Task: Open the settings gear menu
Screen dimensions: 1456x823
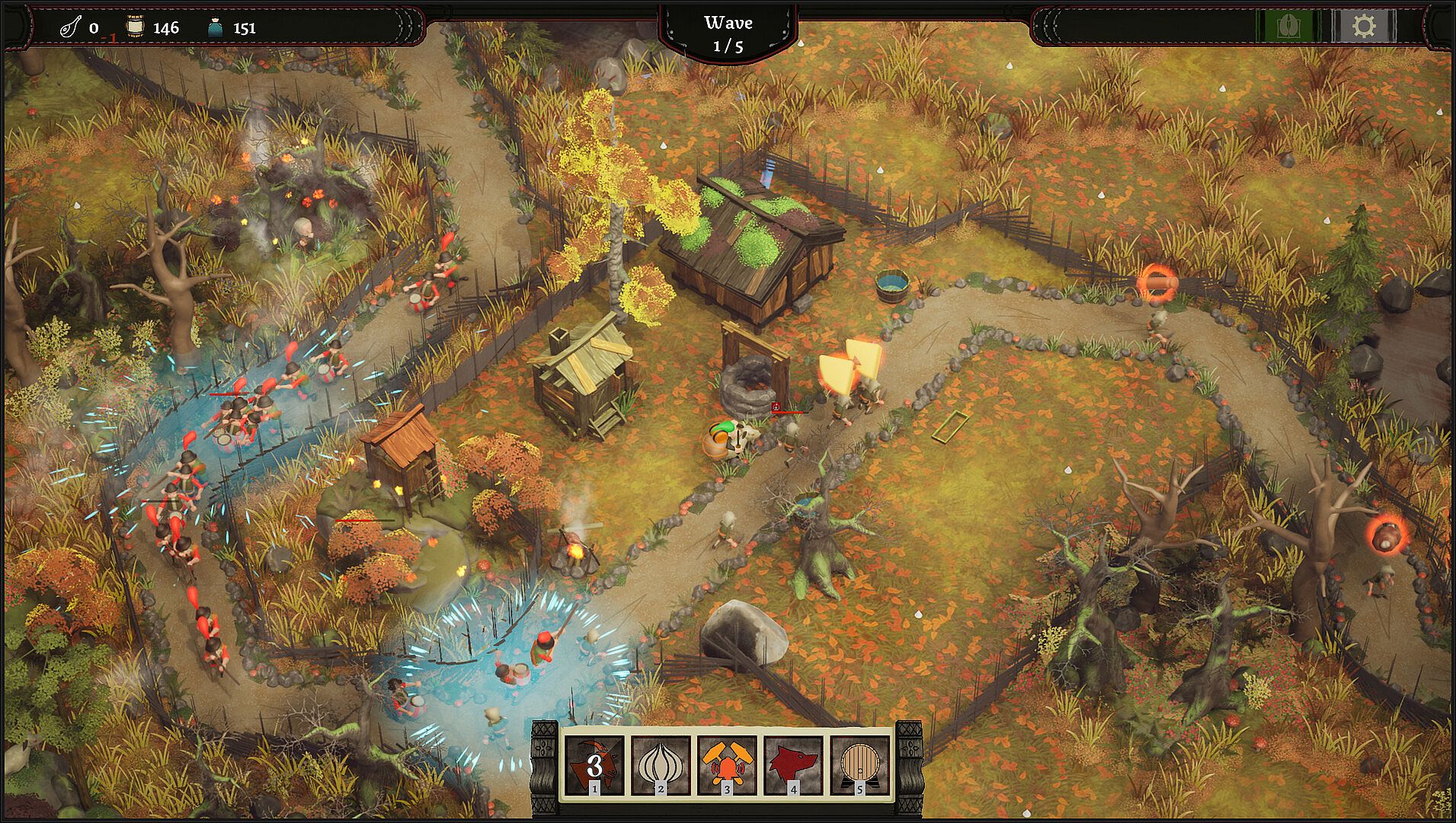Action: pos(1363,27)
